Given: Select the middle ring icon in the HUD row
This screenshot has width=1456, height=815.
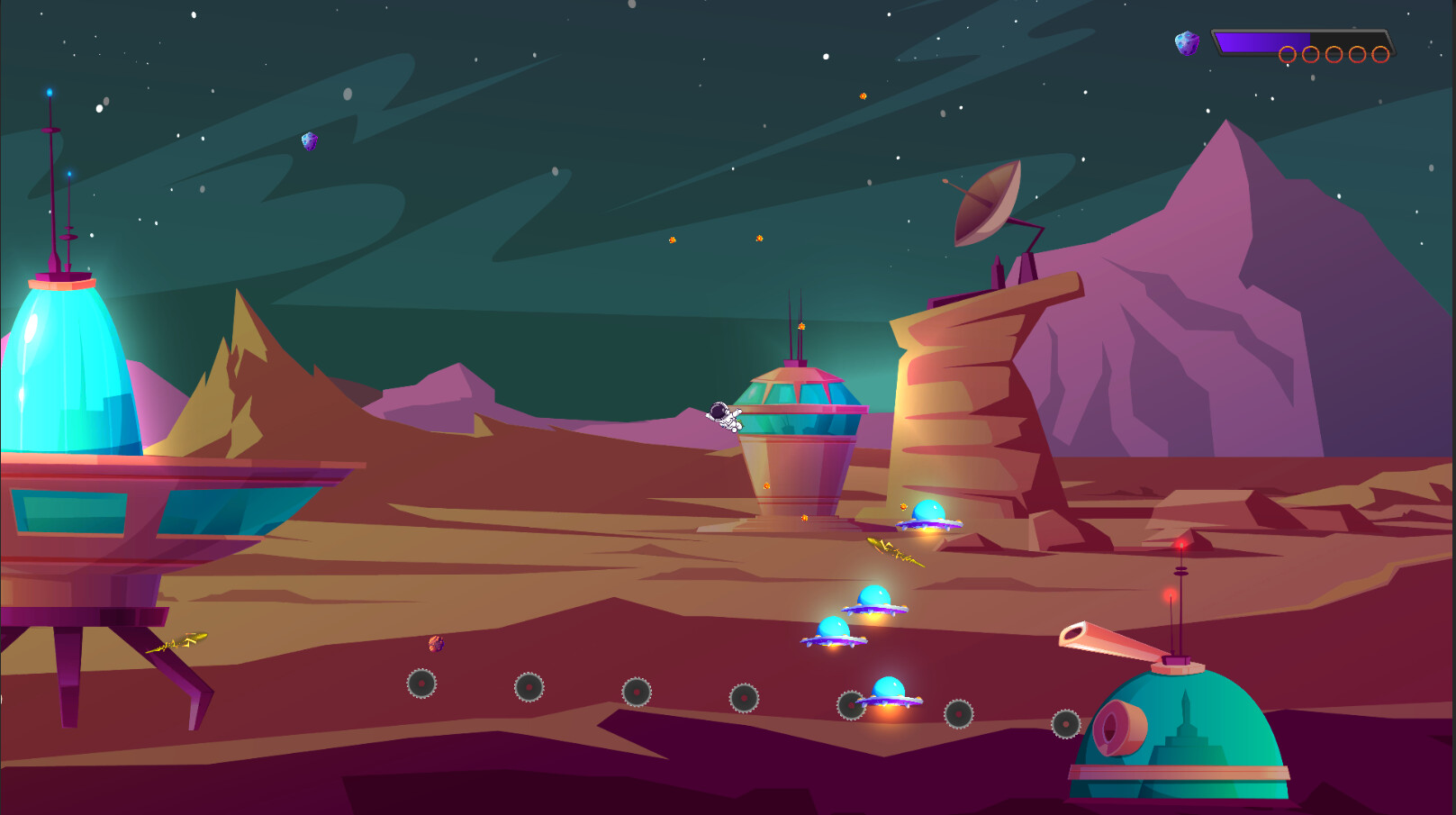Looking at the screenshot, I should pyautogui.click(x=1334, y=54).
